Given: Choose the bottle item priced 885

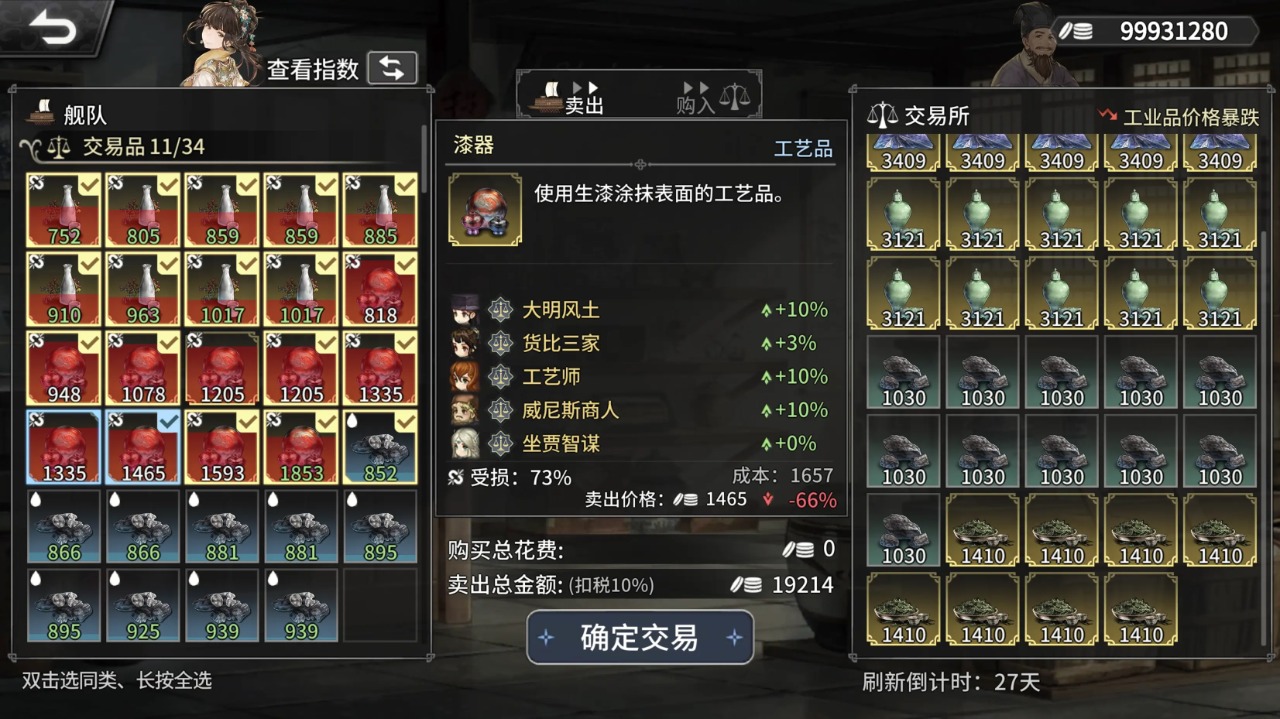Looking at the screenshot, I should coord(380,210).
